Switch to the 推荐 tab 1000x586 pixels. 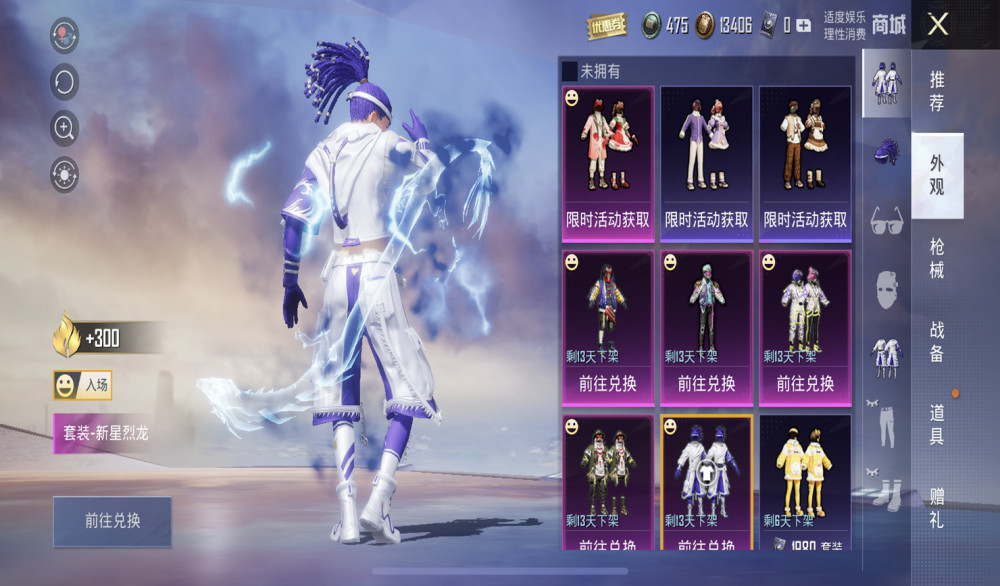937,91
